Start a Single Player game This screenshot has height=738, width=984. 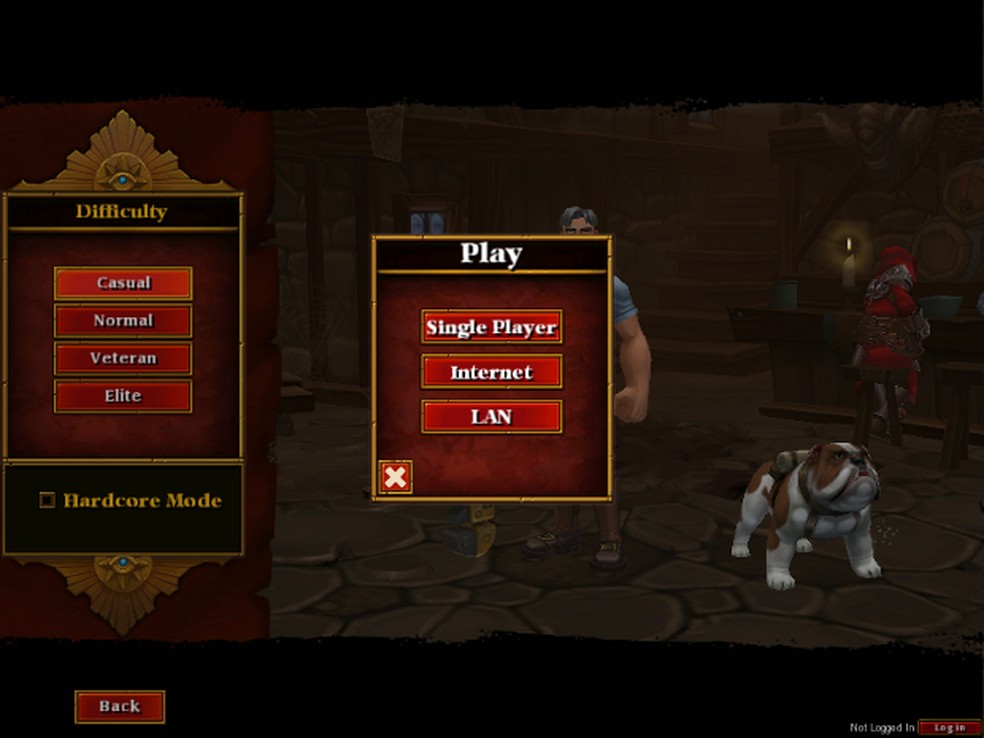(491, 327)
